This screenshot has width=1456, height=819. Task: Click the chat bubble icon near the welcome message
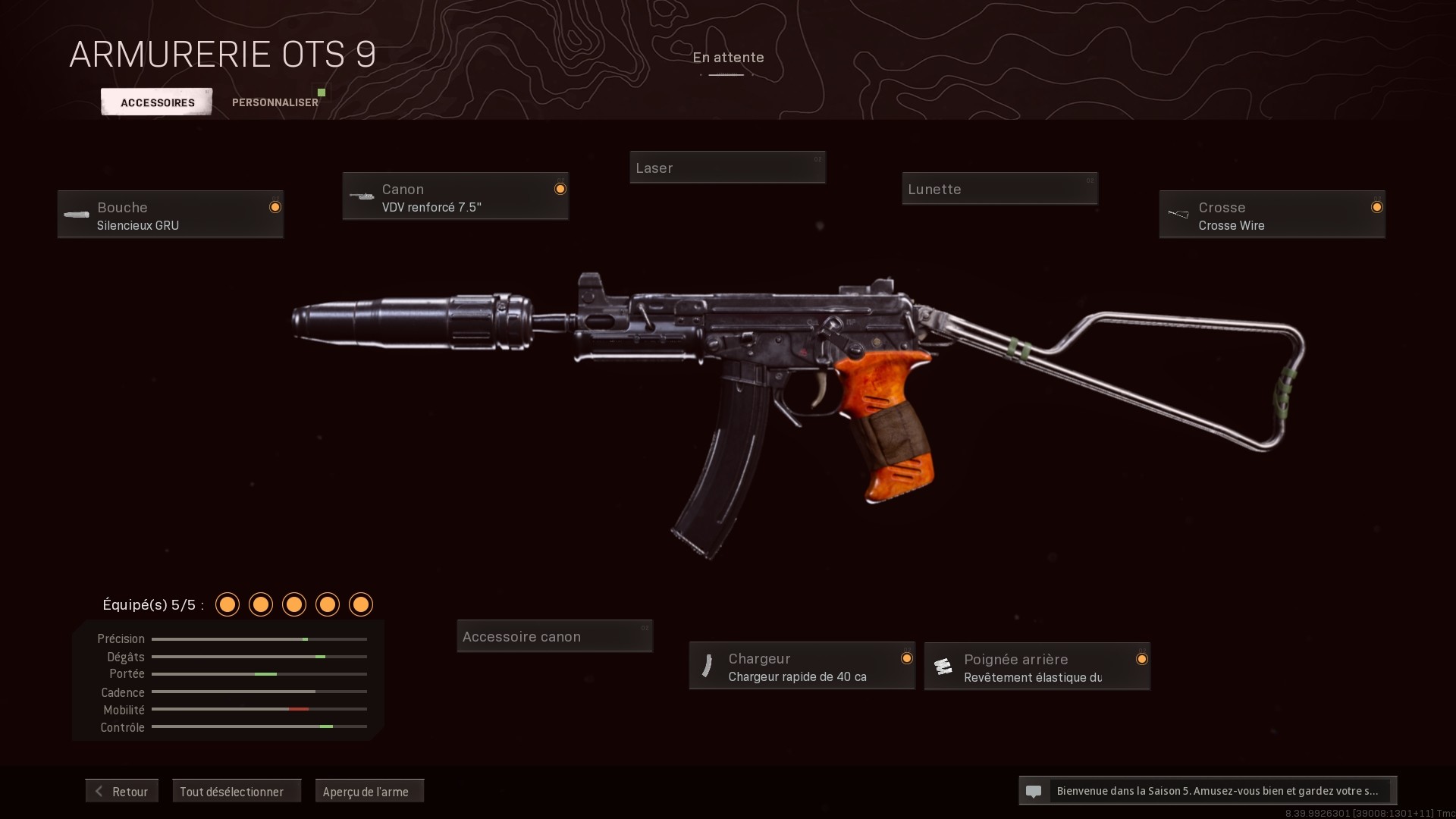1033,791
